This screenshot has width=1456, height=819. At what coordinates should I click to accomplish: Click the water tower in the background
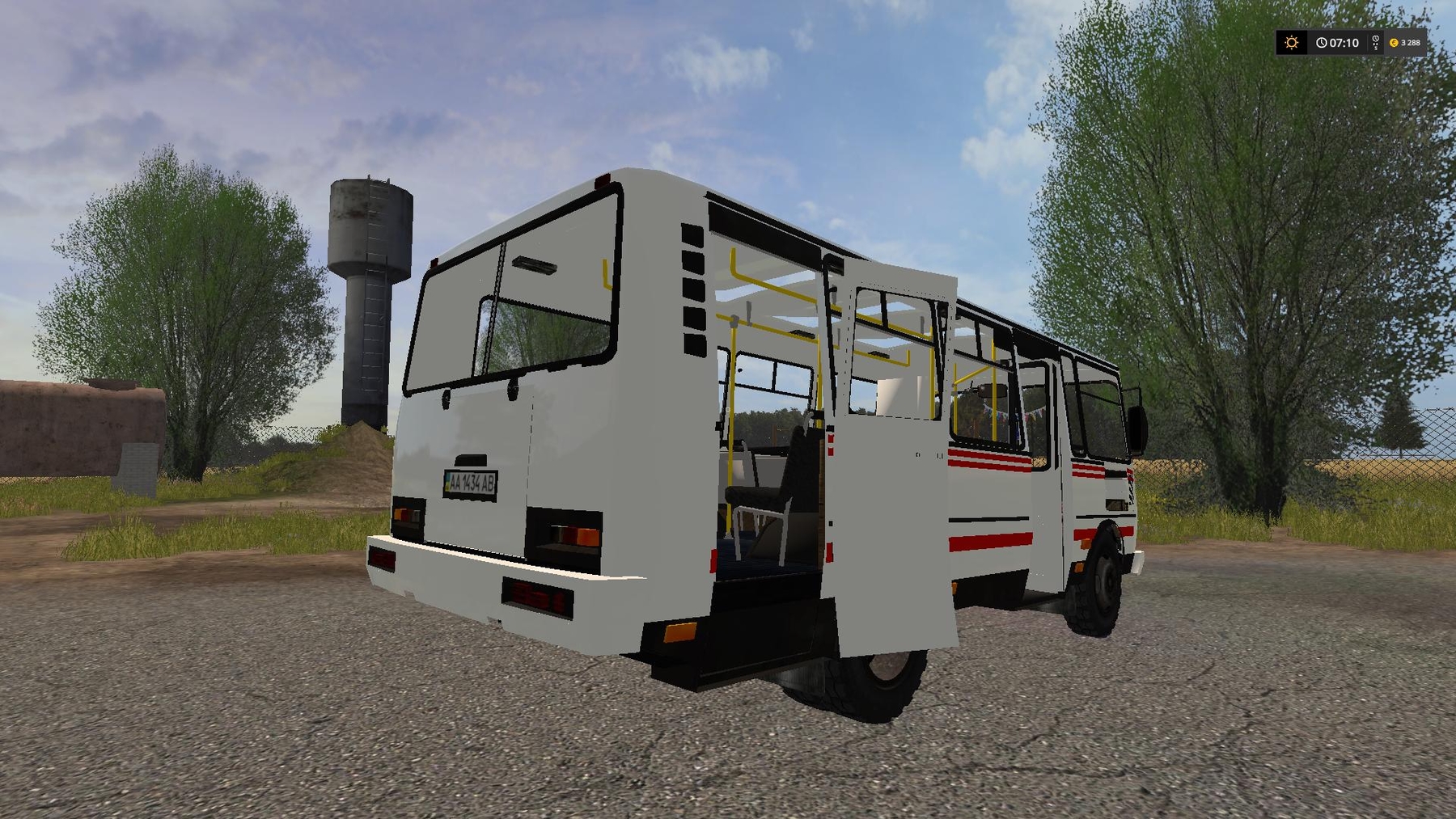[368, 267]
